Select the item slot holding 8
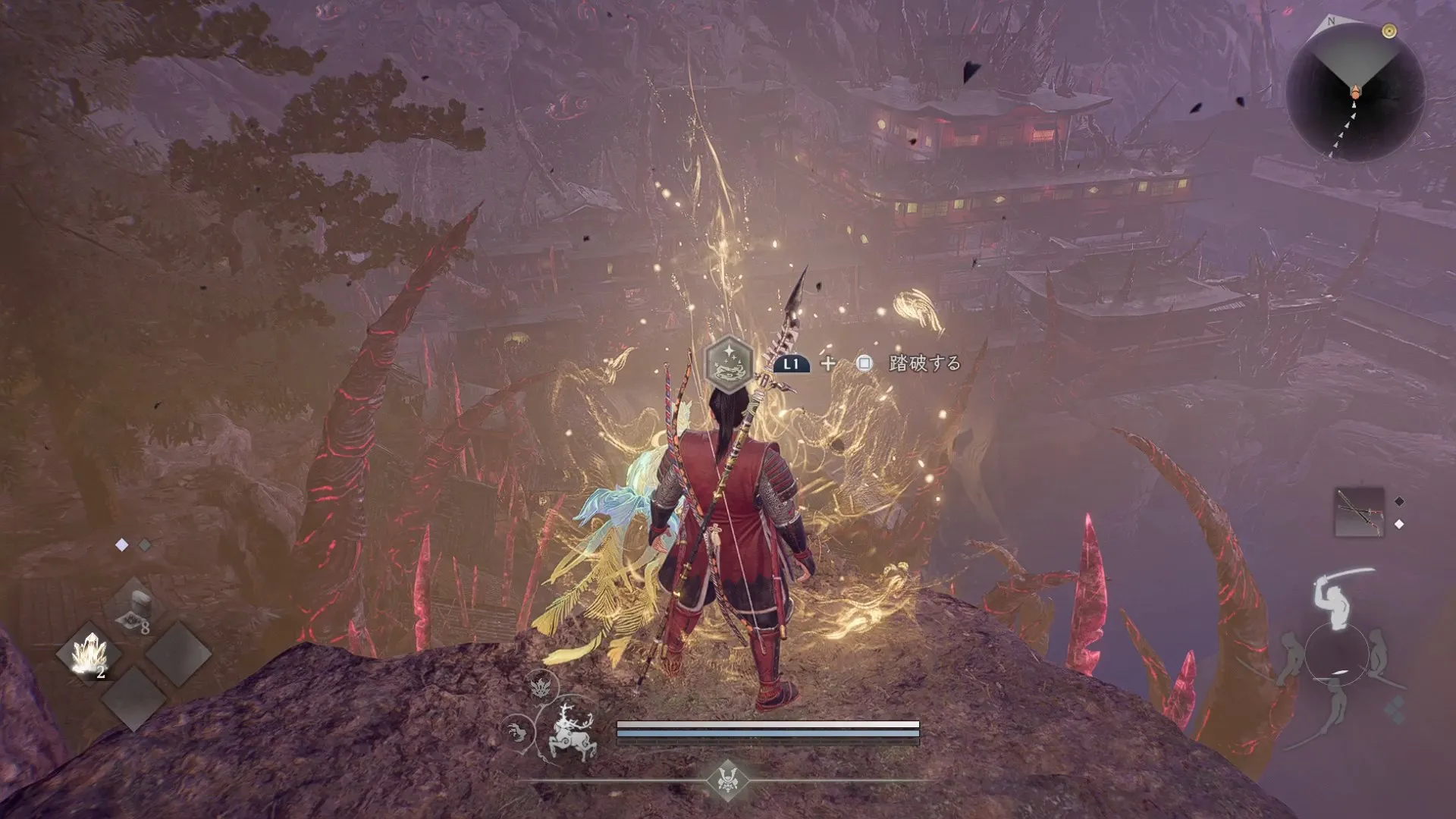This screenshot has width=1456, height=819. click(x=134, y=608)
